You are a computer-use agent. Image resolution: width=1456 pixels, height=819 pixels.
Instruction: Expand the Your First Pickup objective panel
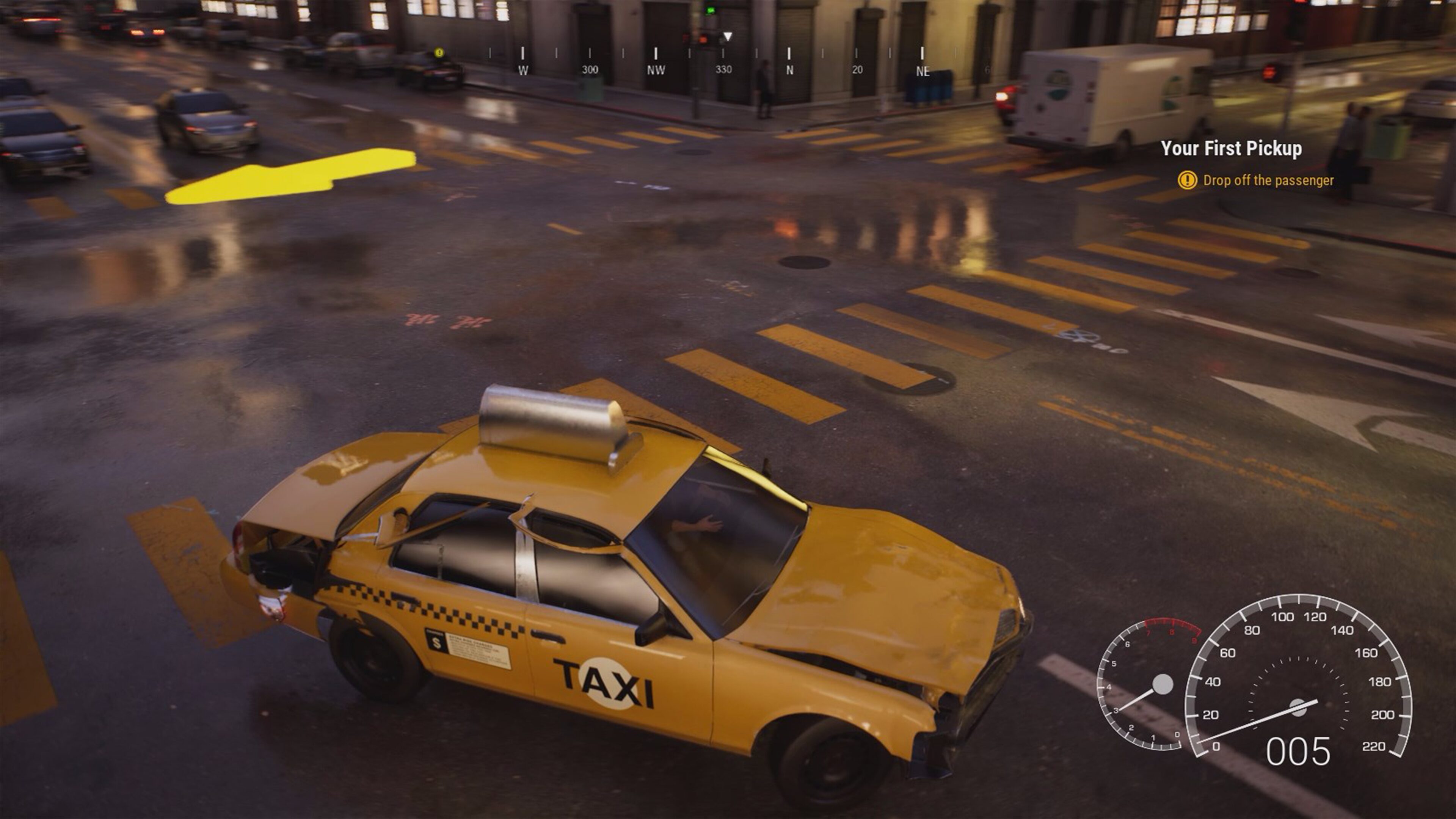pos(1230,149)
